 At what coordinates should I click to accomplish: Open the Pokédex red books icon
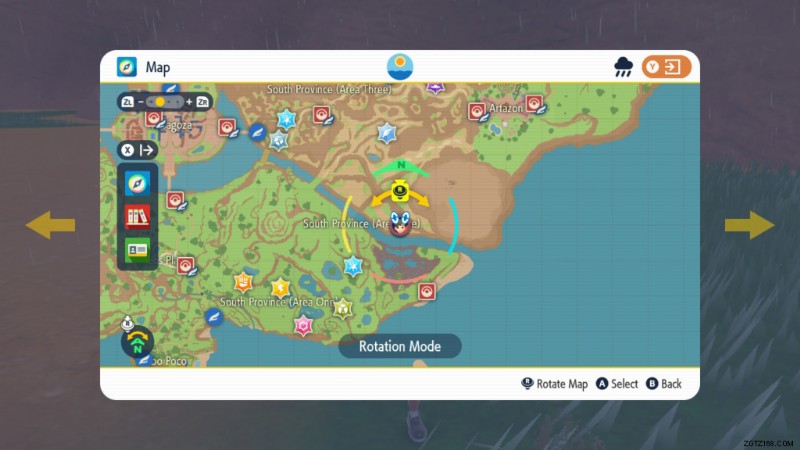(136, 216)
